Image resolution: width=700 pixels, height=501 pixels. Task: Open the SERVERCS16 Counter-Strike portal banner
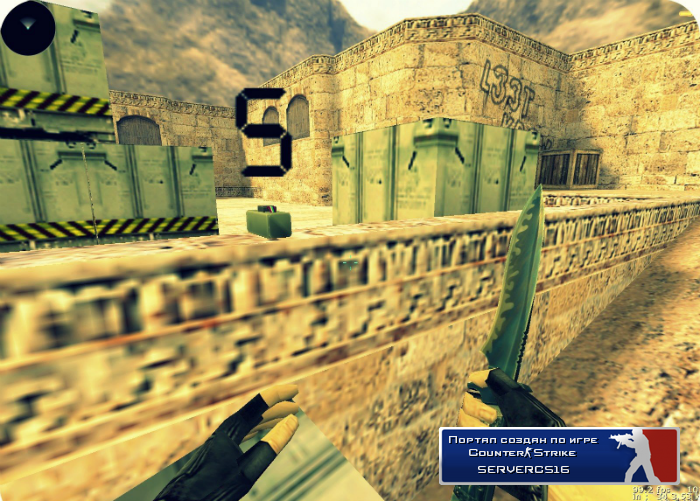(x=559, y=455)
